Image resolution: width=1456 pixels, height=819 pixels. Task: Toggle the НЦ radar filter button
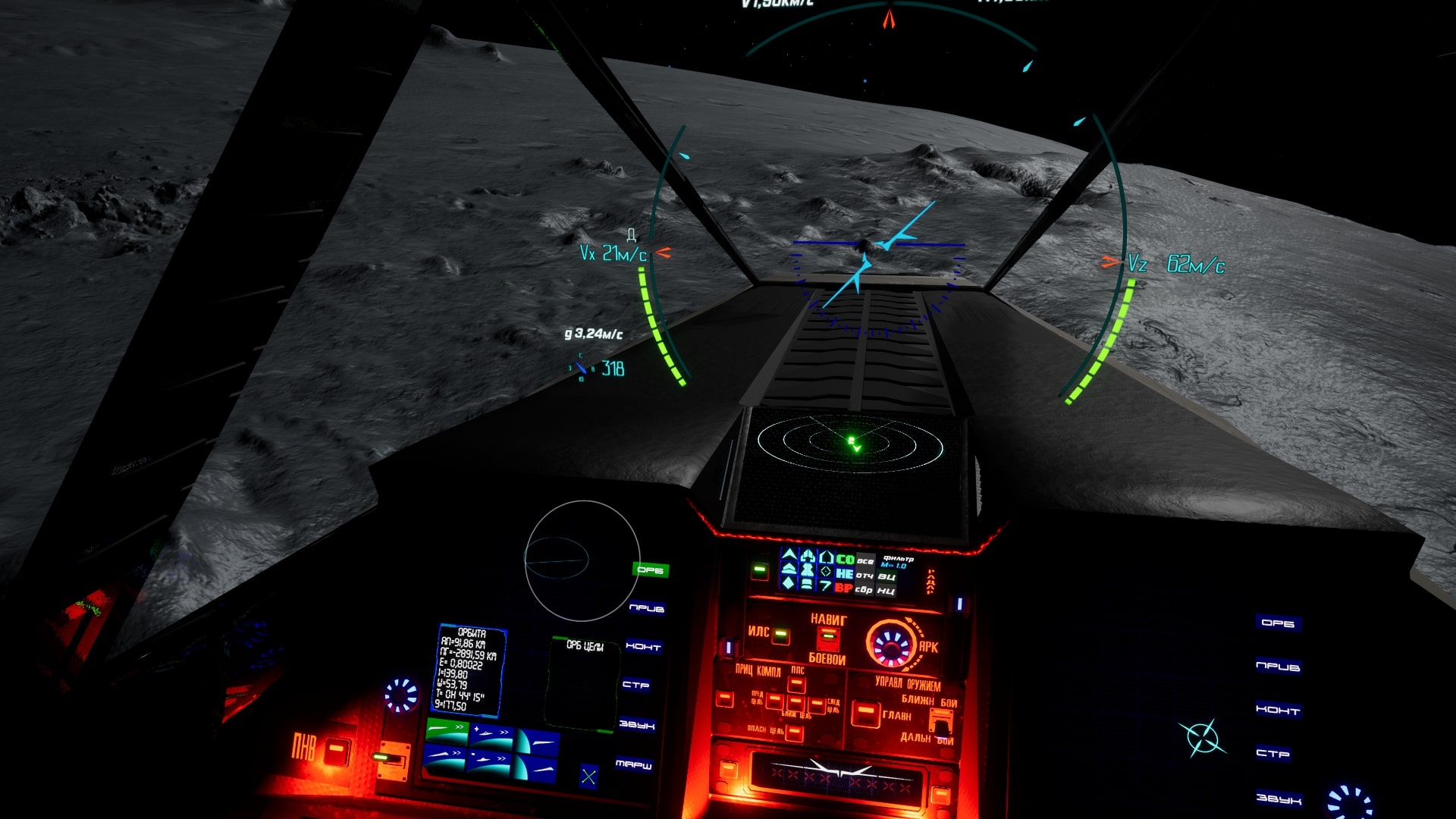pyautogui.click(x=886, y=590)
